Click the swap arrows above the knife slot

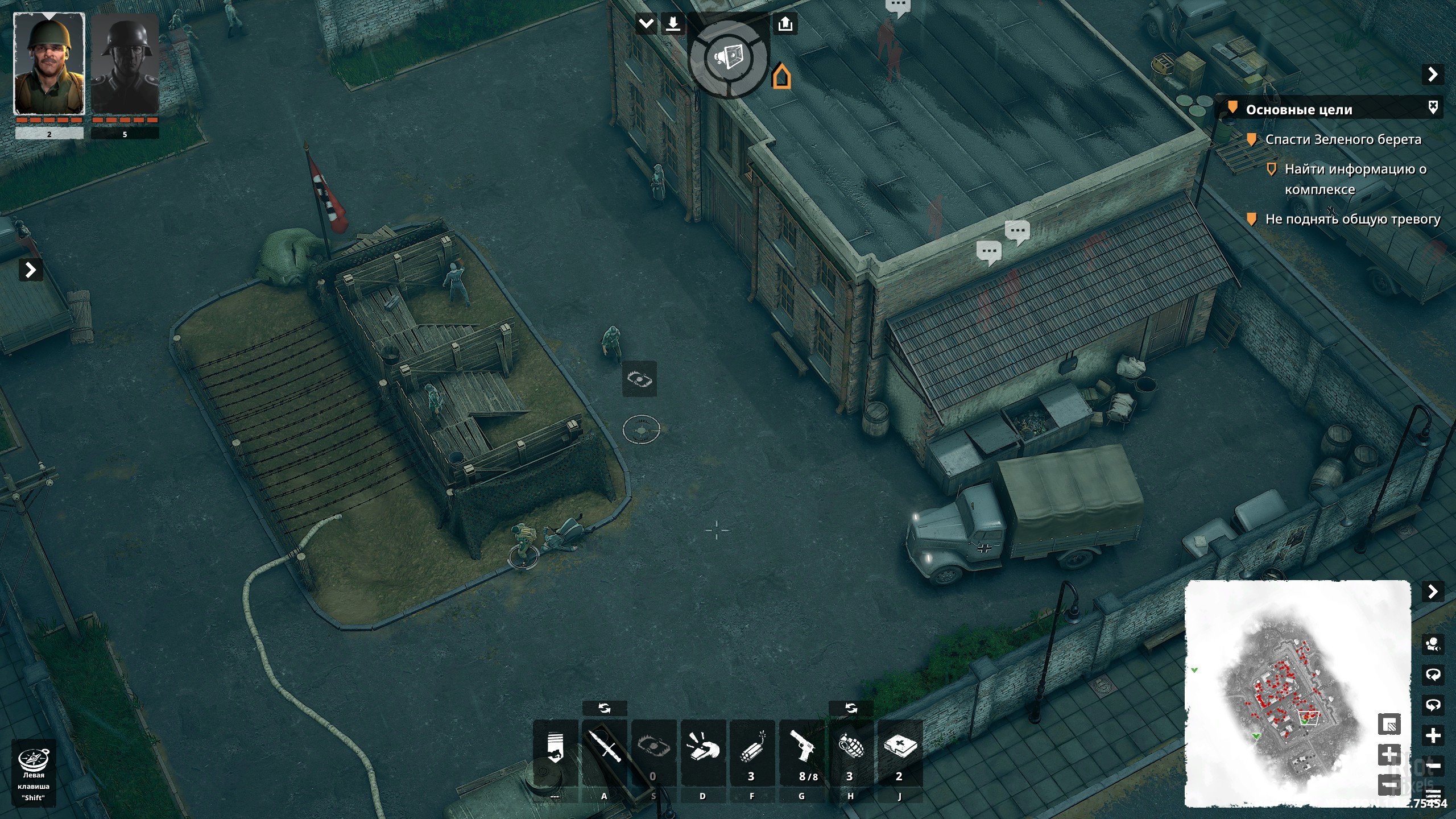click(604, 708)
